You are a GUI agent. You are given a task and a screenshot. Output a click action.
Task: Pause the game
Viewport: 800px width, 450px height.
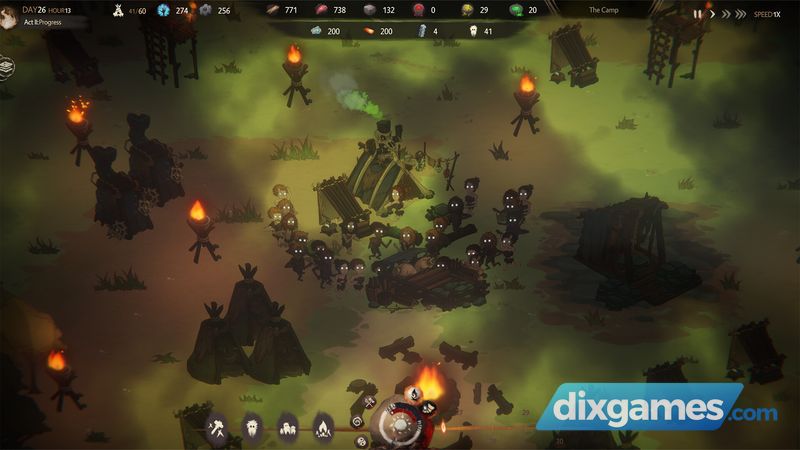698,14
